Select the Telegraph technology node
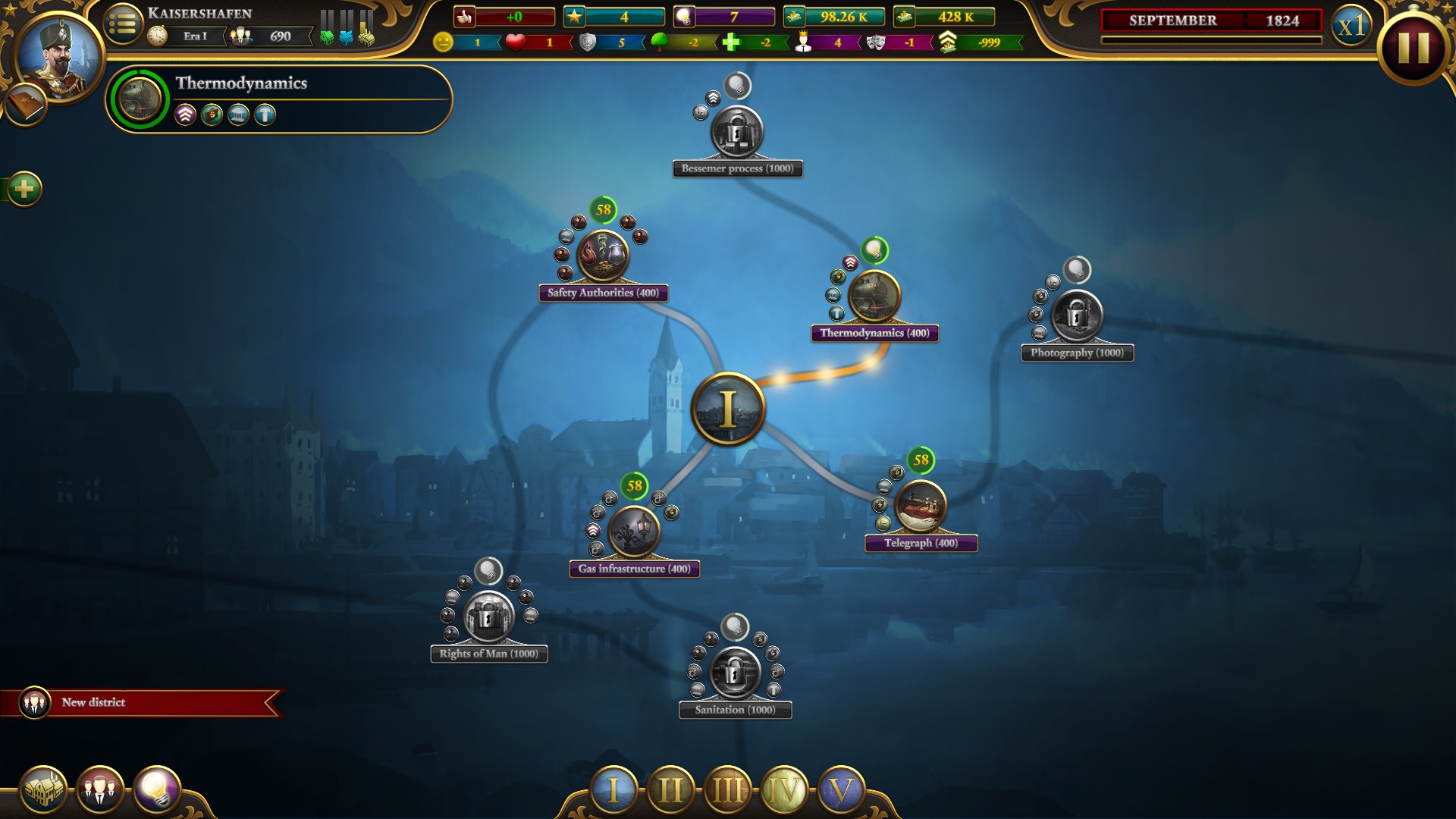1456x819 pixels. point(921,506)
